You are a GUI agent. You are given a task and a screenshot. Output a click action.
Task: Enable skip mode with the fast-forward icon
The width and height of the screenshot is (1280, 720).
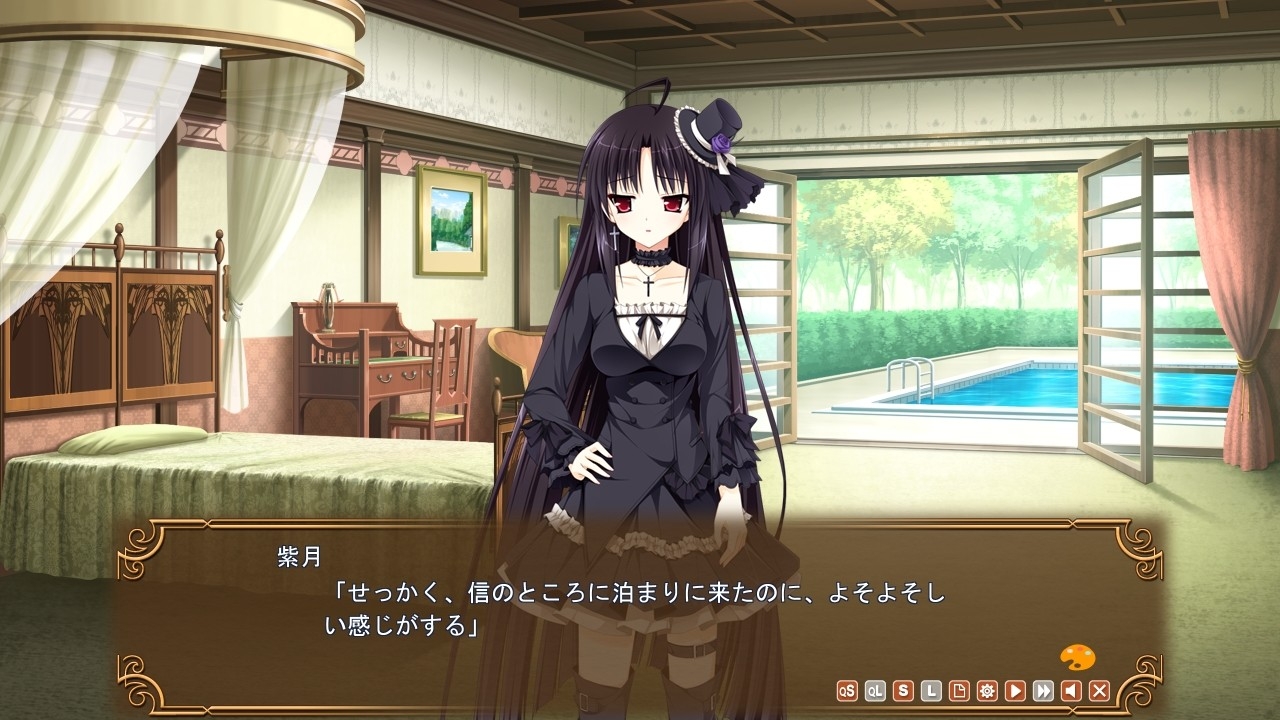click(1043, 692)
